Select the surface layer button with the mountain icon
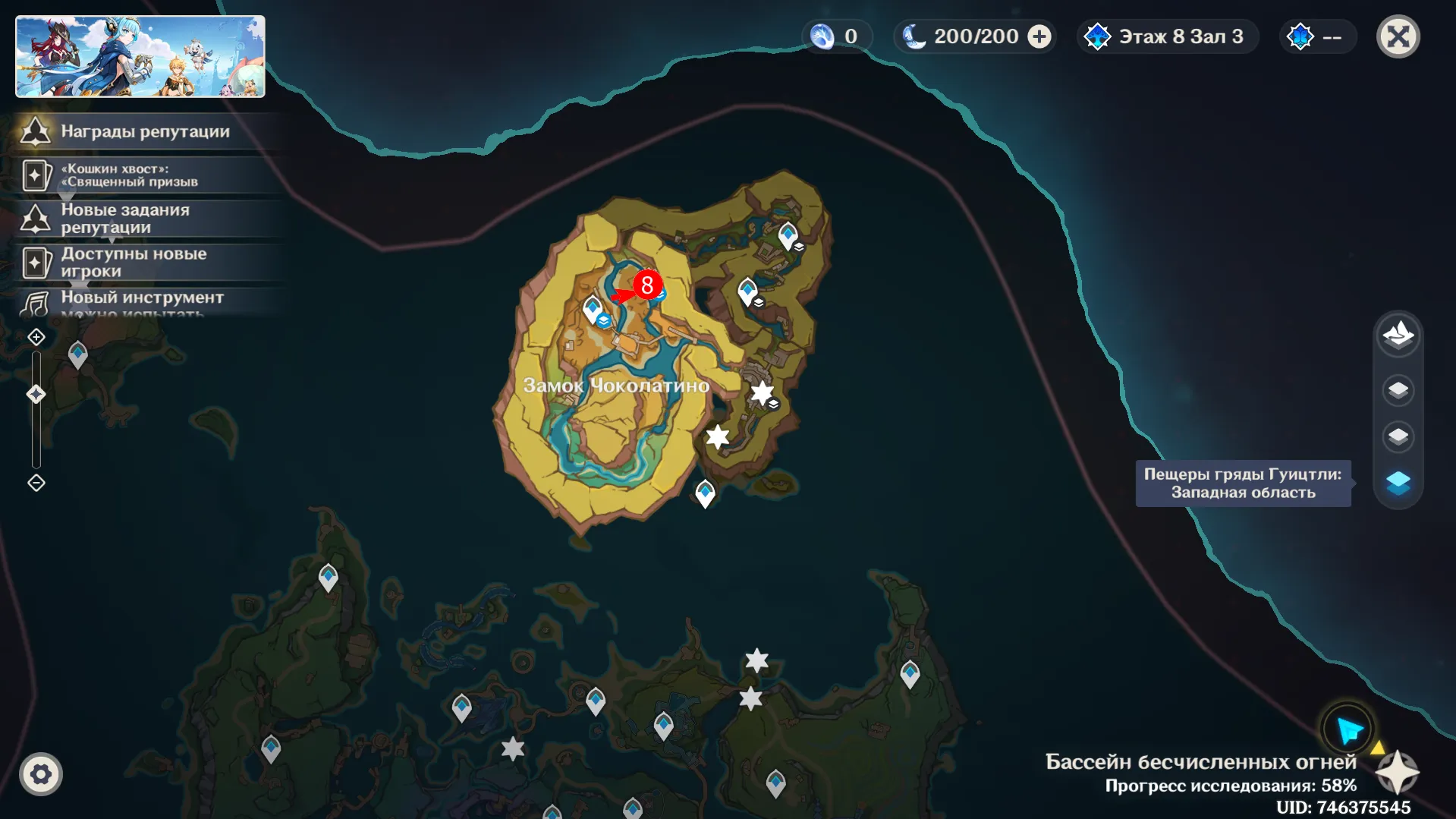Viewport: 1456px width, 819px height. coord(1398,335)
